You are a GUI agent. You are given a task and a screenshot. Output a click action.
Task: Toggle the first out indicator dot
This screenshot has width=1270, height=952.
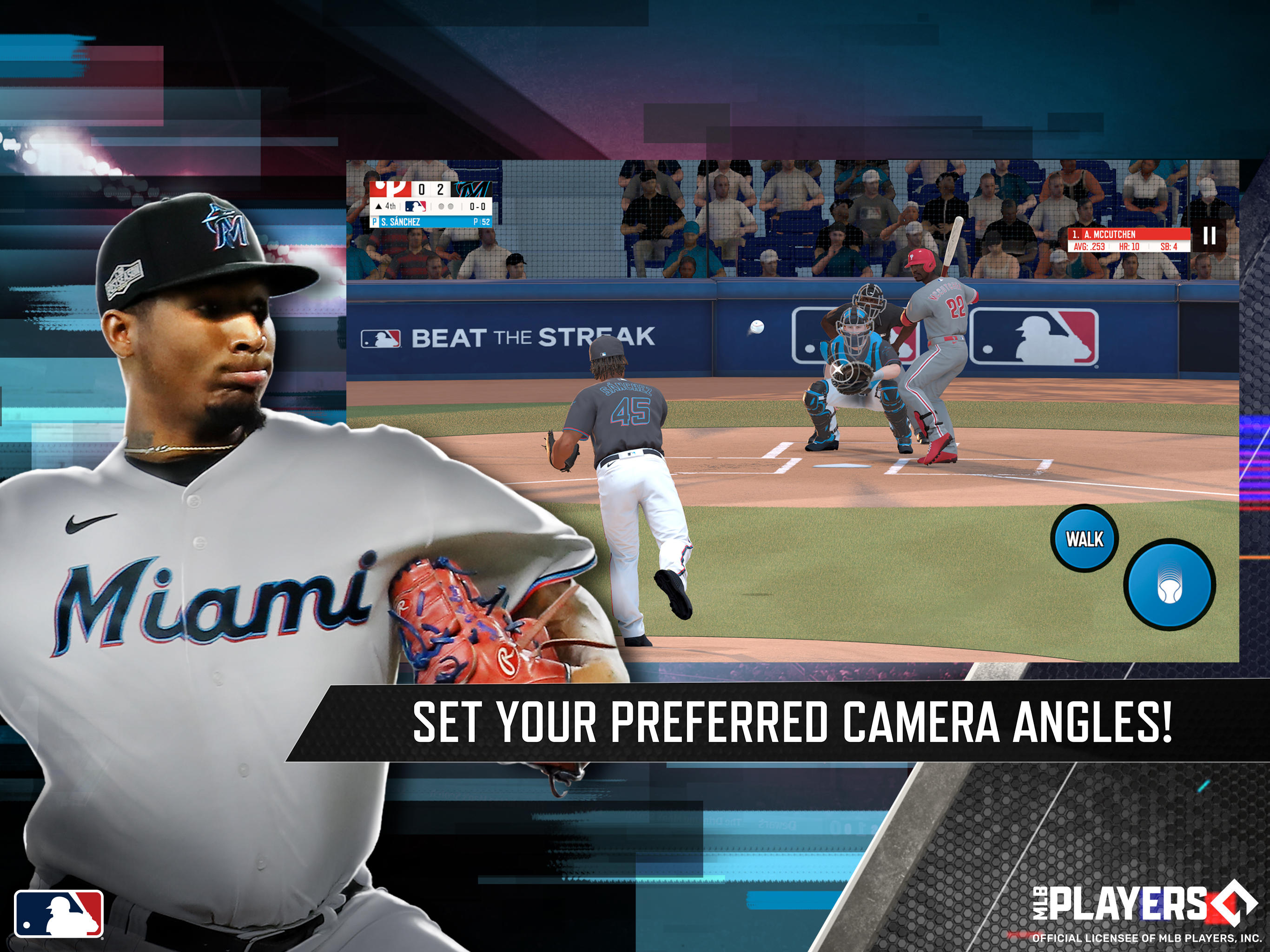441,207
